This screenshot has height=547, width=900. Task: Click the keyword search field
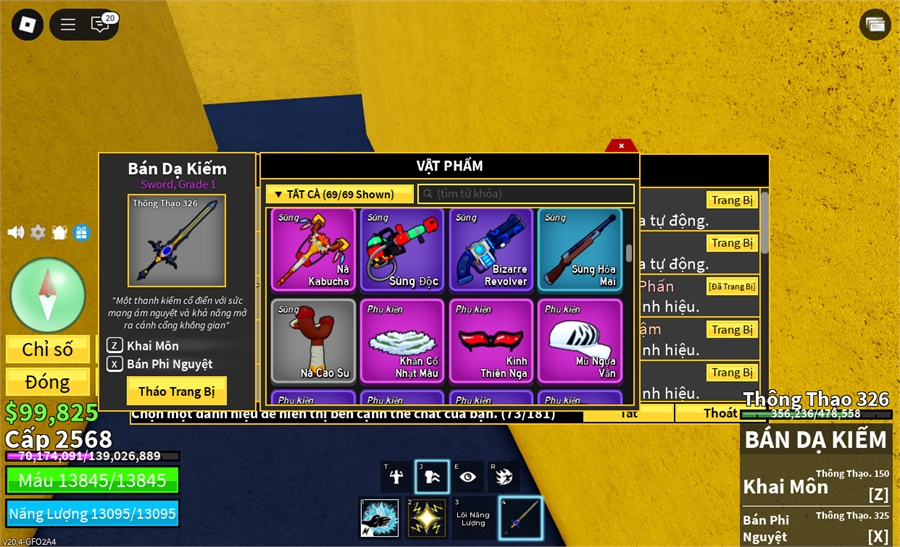tap(526, 194)
